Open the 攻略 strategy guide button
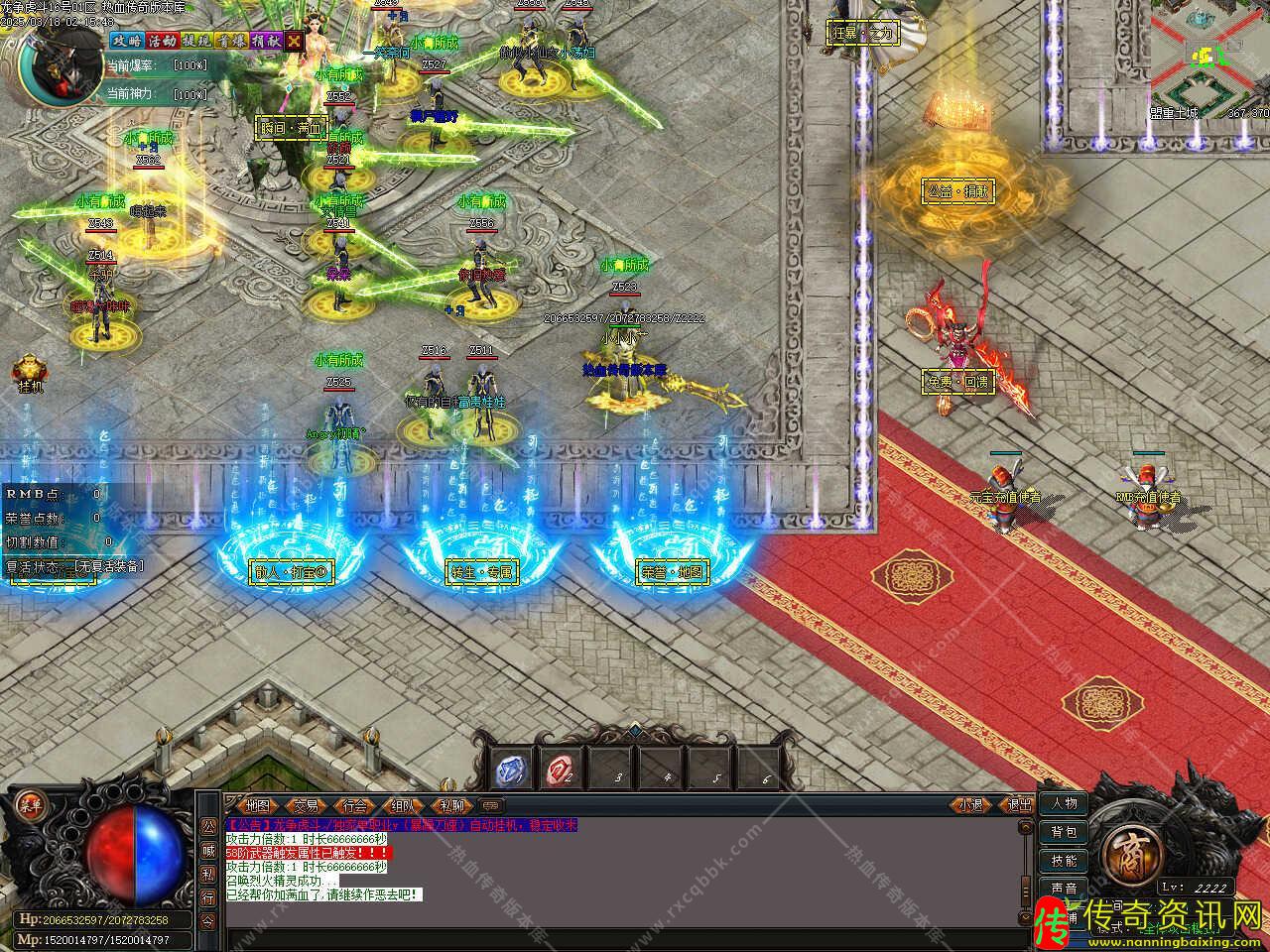The width and height of the screenshot is (1270, 952). (126, 41)
